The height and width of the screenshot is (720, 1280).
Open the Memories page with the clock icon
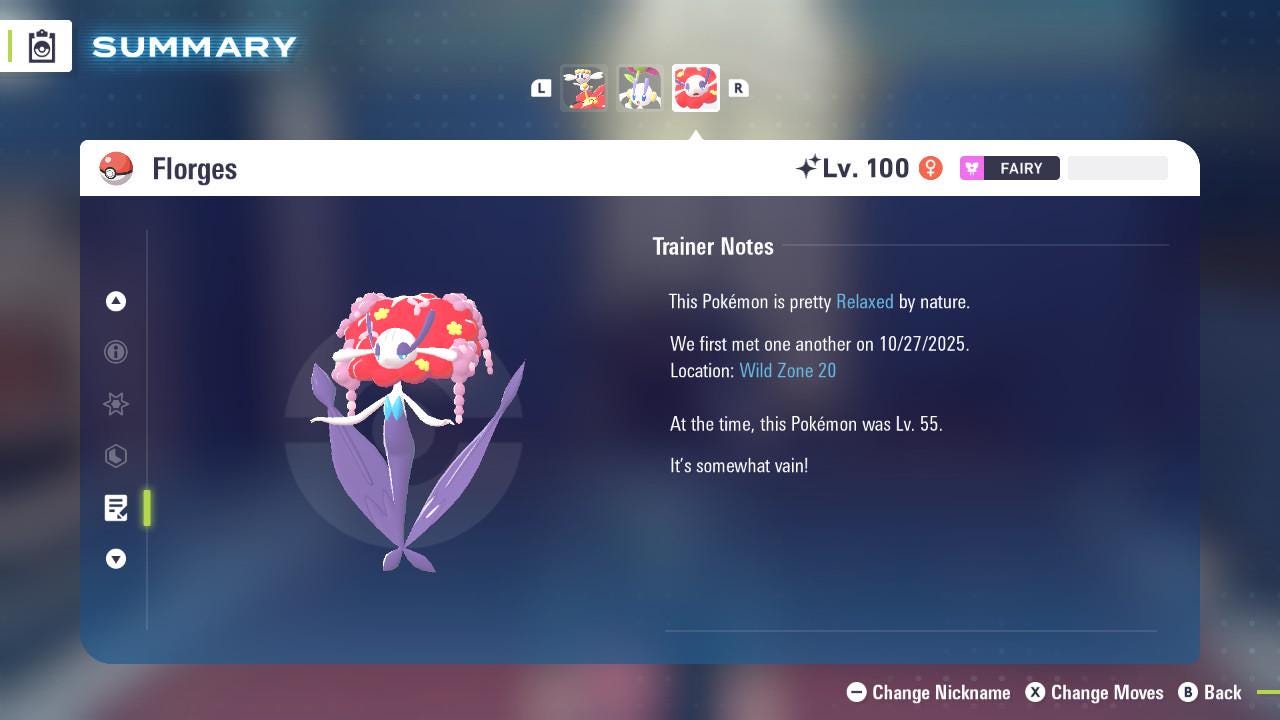tap(116, 456)
